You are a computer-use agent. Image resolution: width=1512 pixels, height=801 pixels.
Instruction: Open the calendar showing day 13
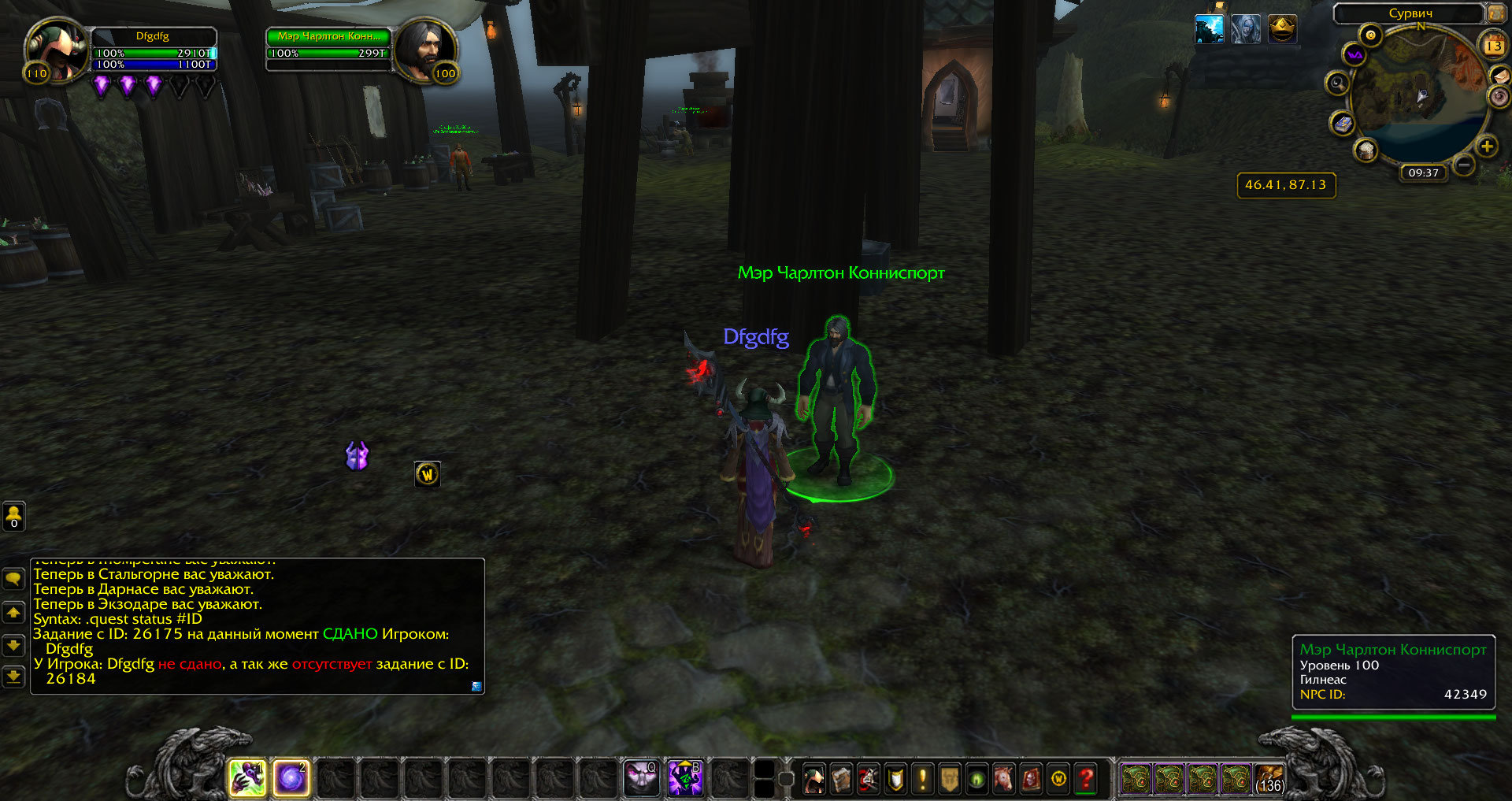pyautogui.click(x=1493, y=46)
